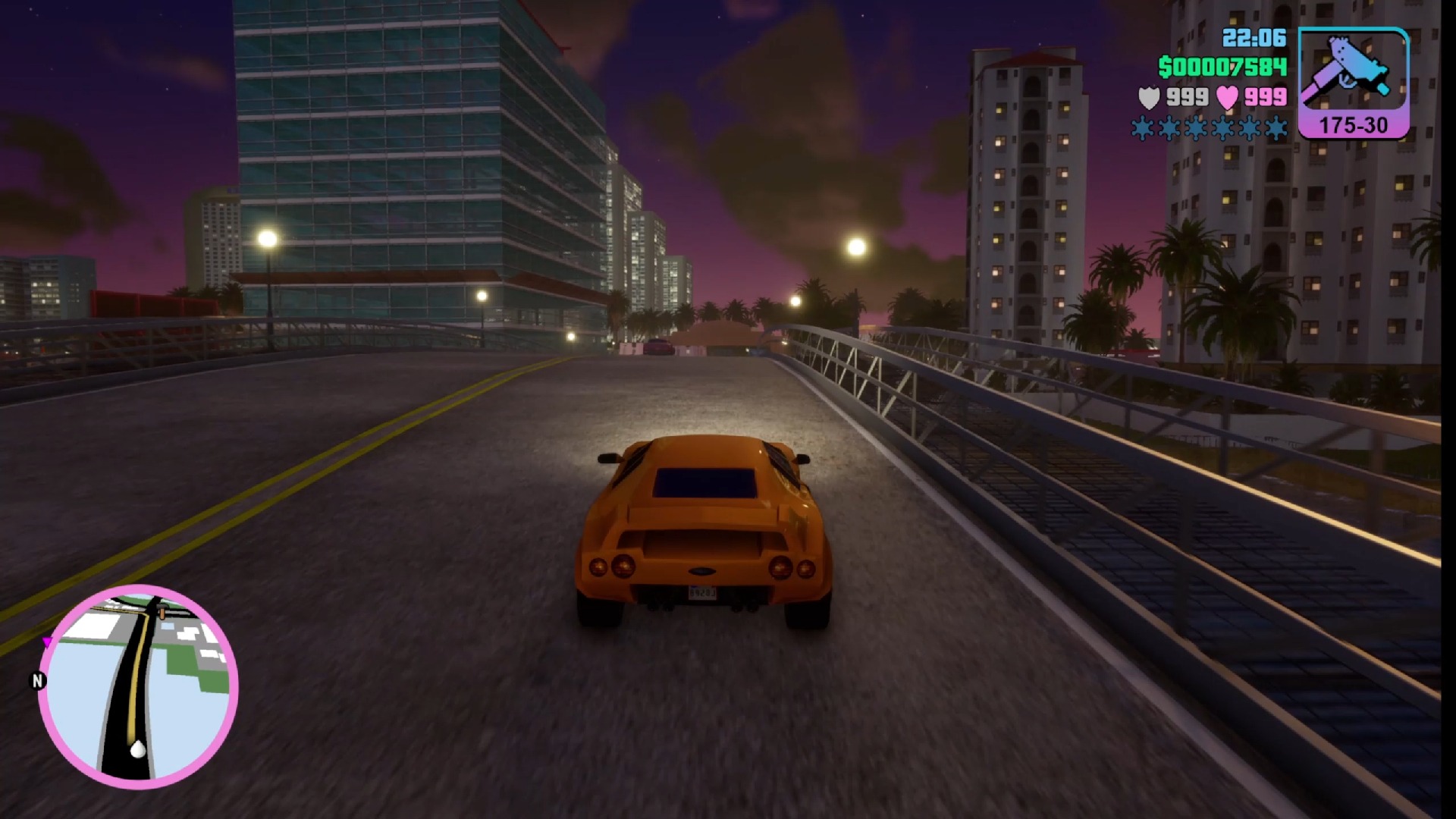The height and width of the screenshot is (819, 1456).
Task: Click the north marker on the minimap
Action: pos(37,681)
